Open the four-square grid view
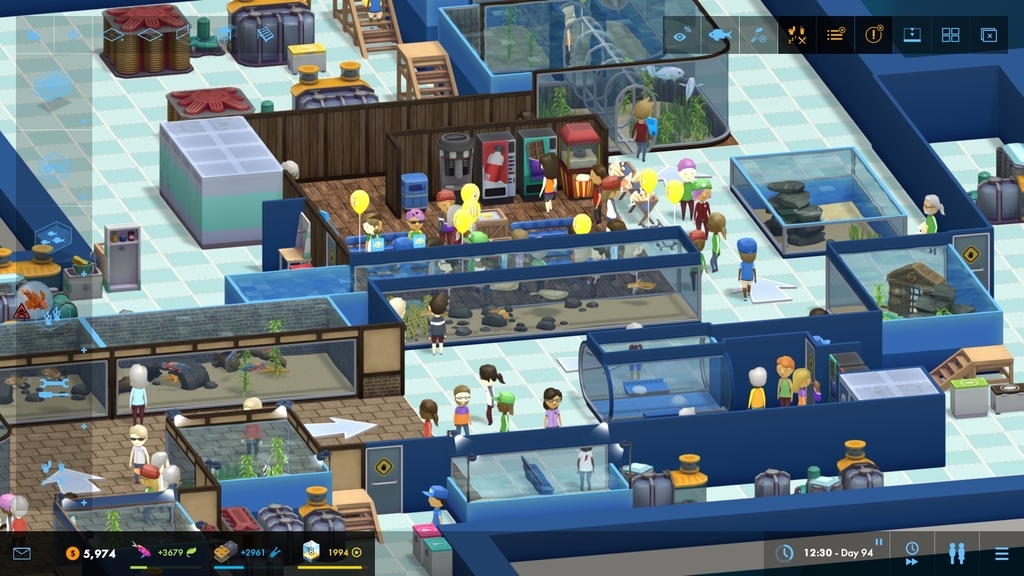 [950, 35]
